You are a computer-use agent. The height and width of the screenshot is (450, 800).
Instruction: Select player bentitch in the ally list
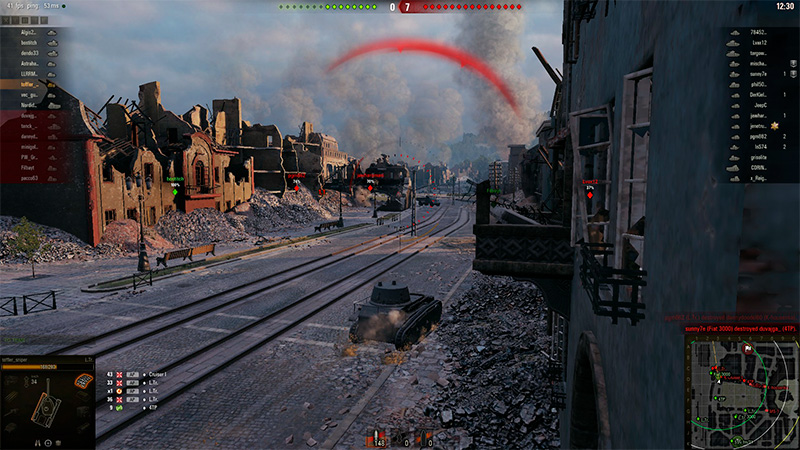point(27,43)
